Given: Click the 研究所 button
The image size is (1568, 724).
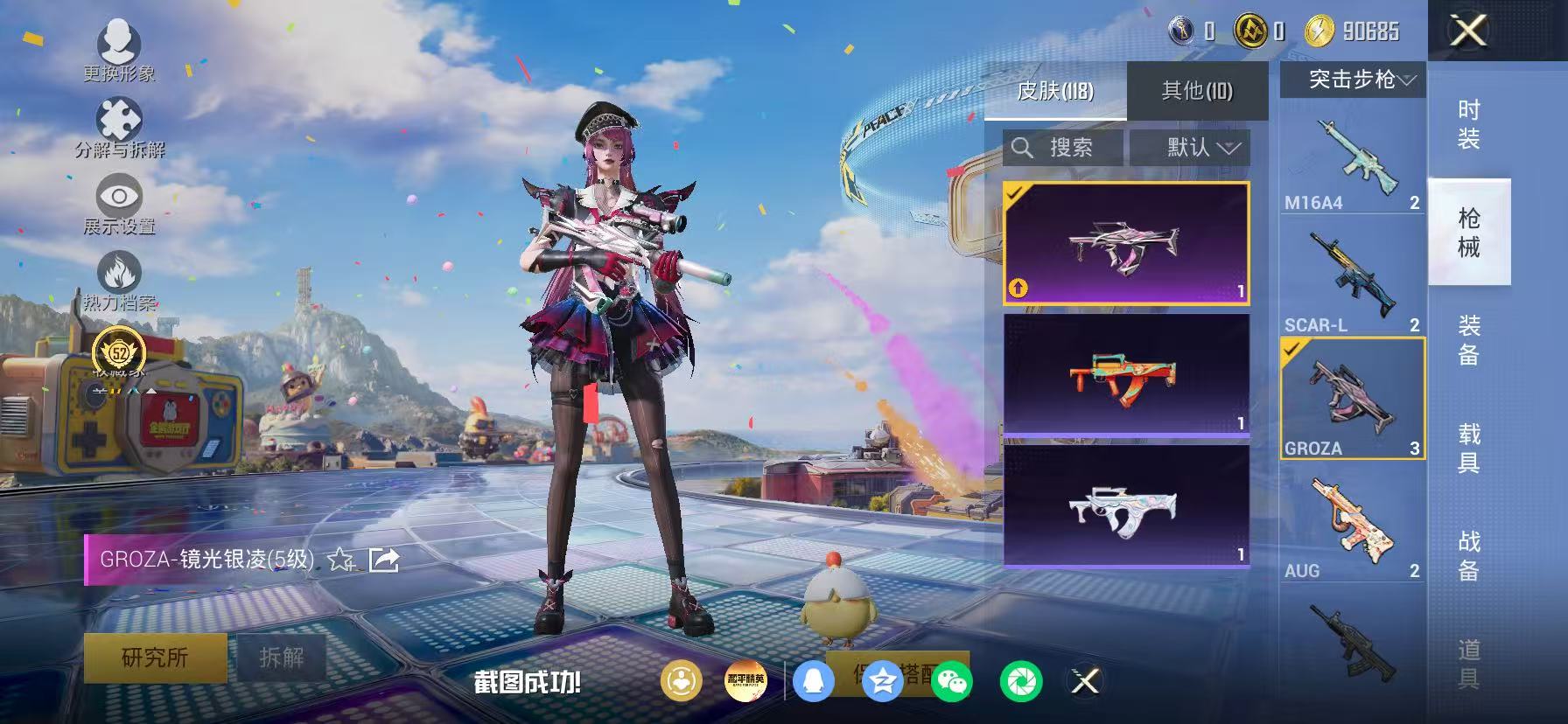Looking at the screenshot, I should pos(155,658).
